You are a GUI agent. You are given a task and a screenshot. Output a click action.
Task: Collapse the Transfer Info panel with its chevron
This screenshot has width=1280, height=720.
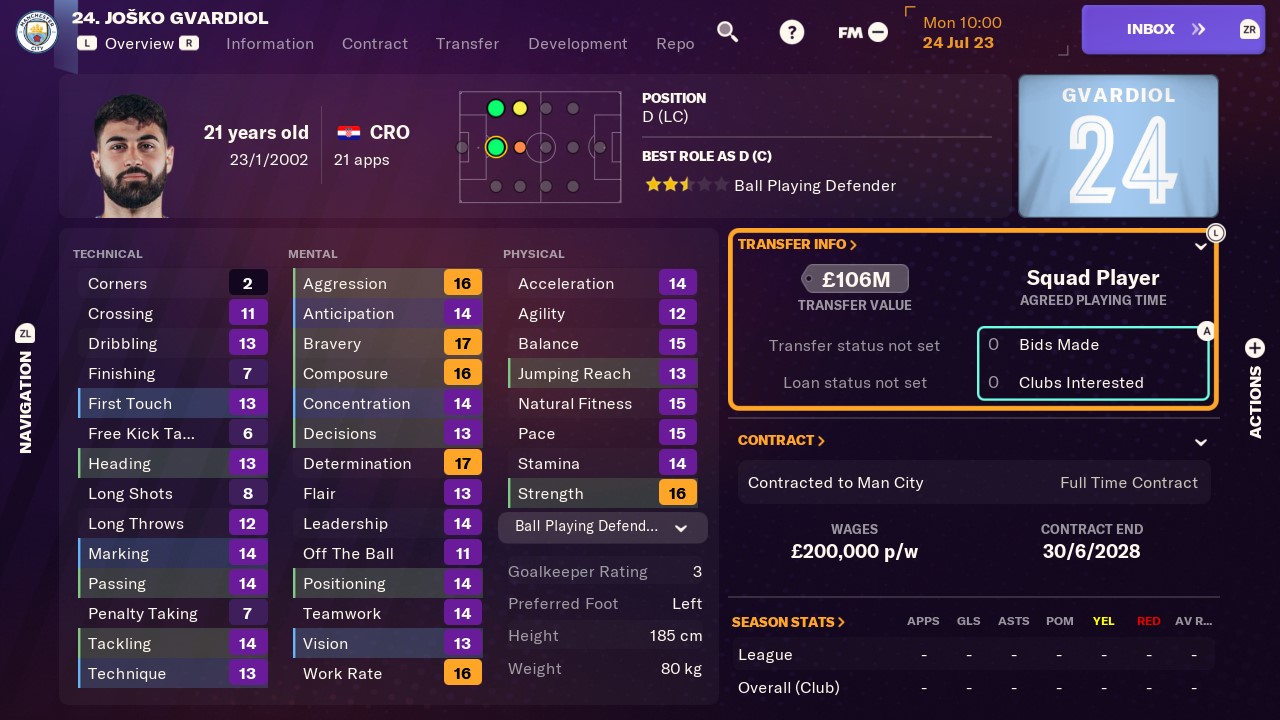pos(1200,245)
